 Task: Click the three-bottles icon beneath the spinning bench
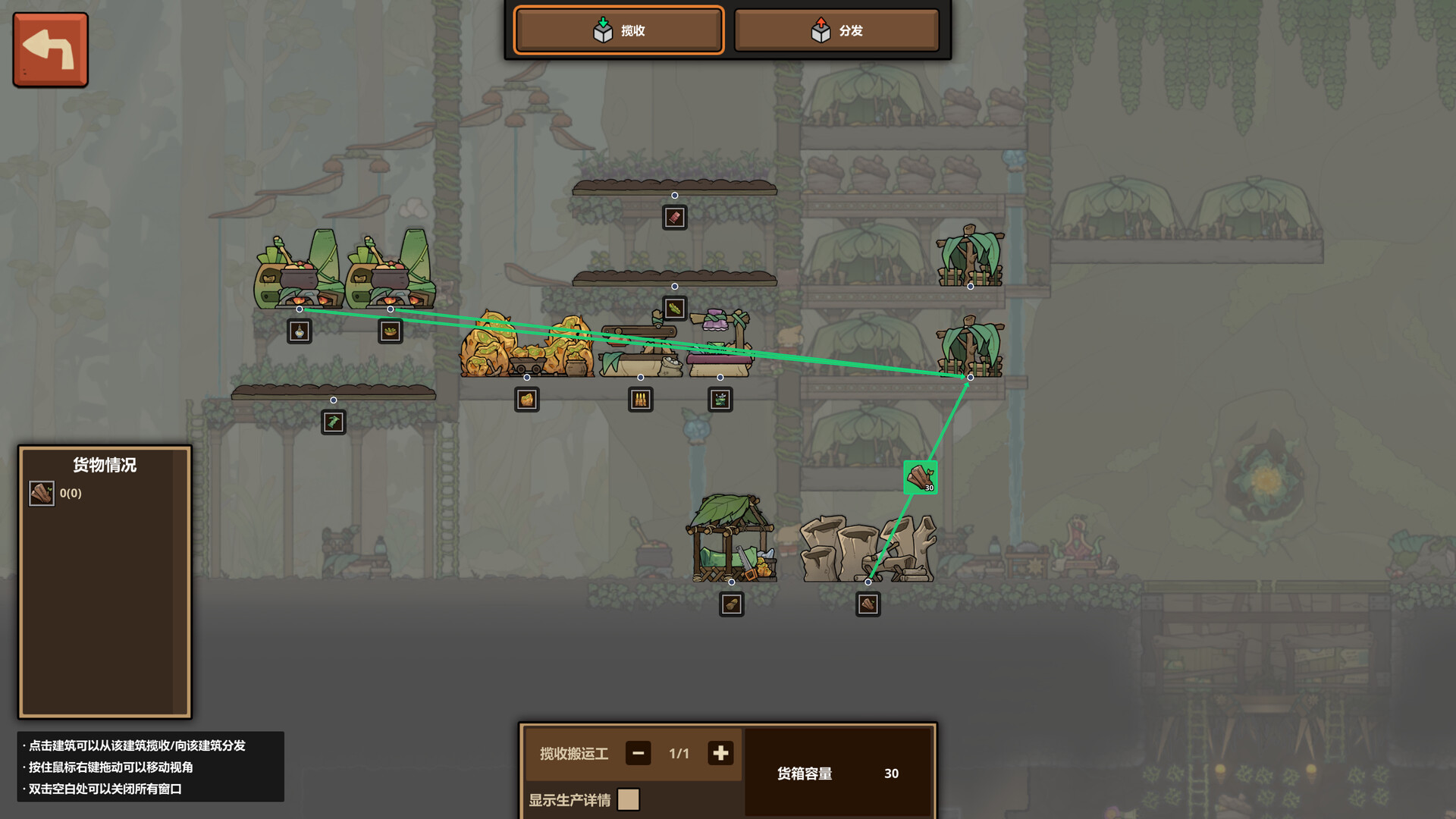click(x=639, y=400)
